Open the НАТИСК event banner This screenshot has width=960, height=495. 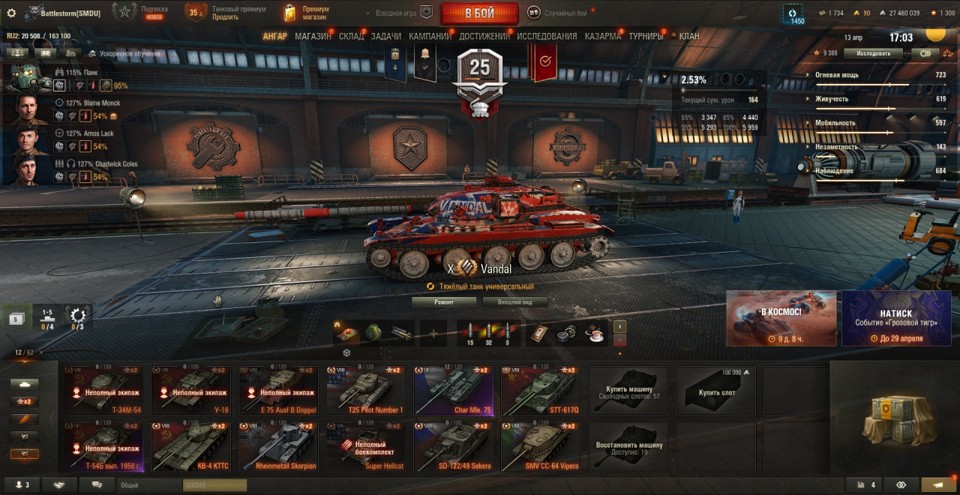click(x=896, y=318)
